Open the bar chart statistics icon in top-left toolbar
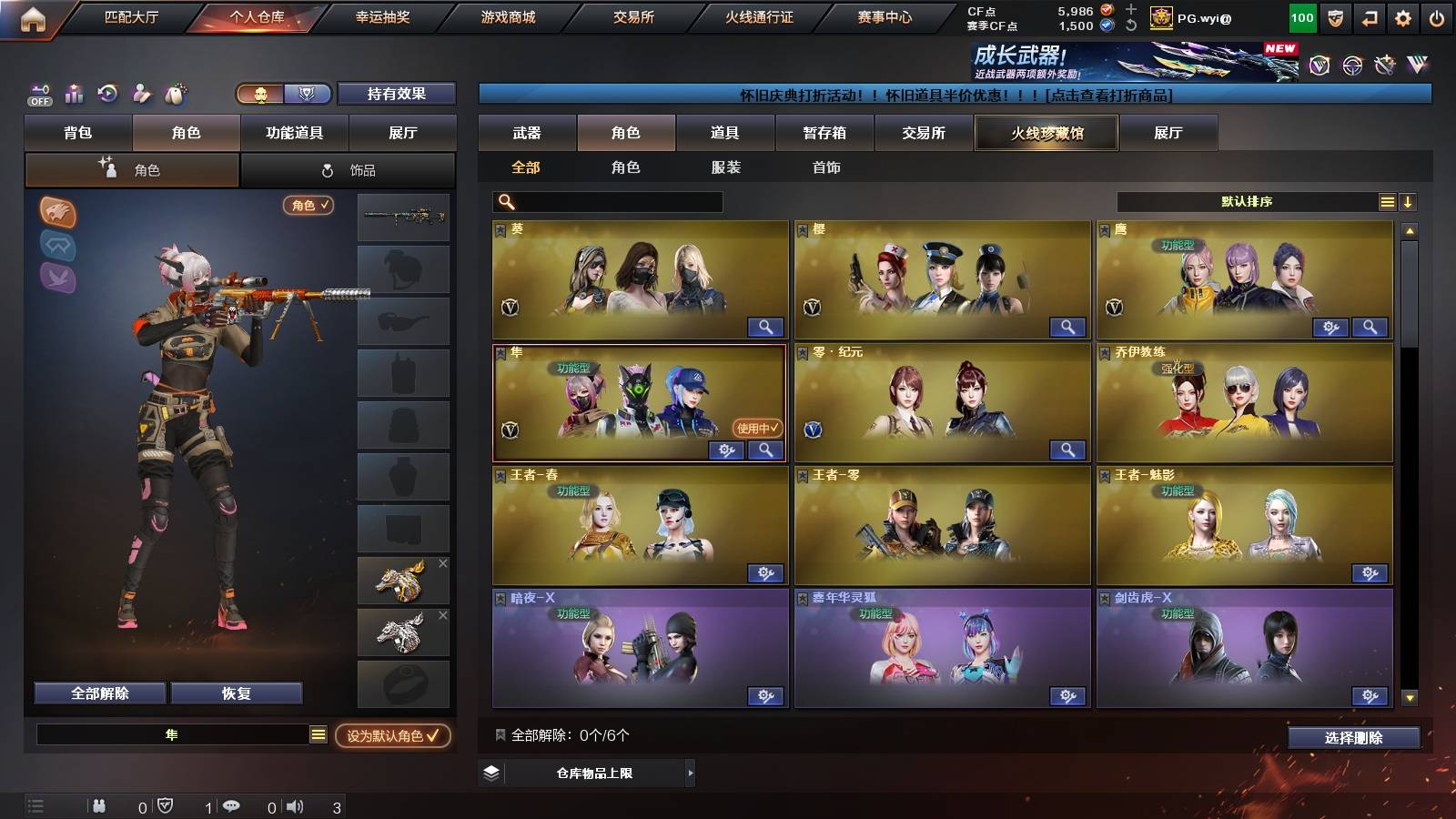The image size is (1456, 819). click(73, 94)
